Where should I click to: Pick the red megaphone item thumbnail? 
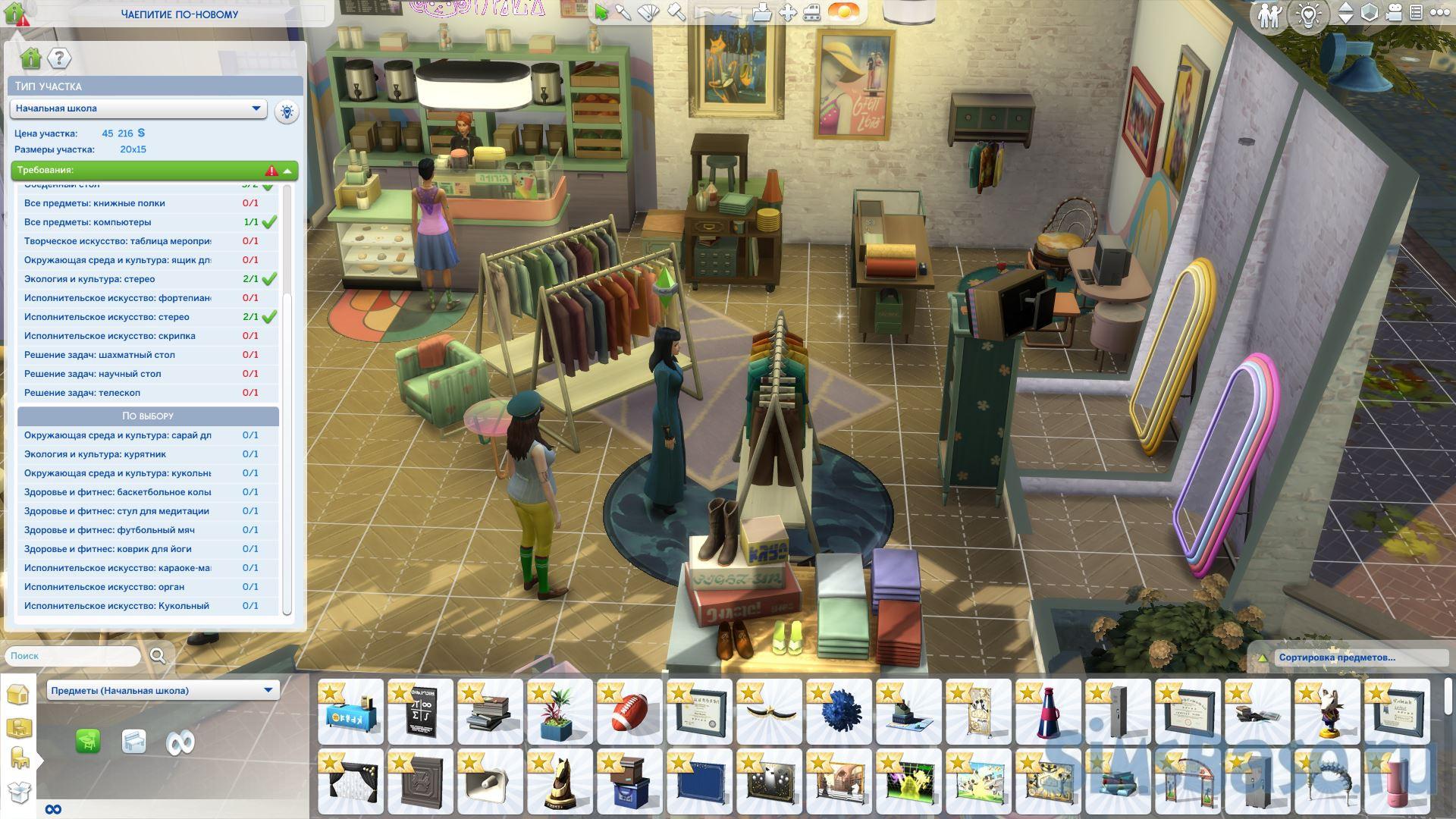(1048, 712)
